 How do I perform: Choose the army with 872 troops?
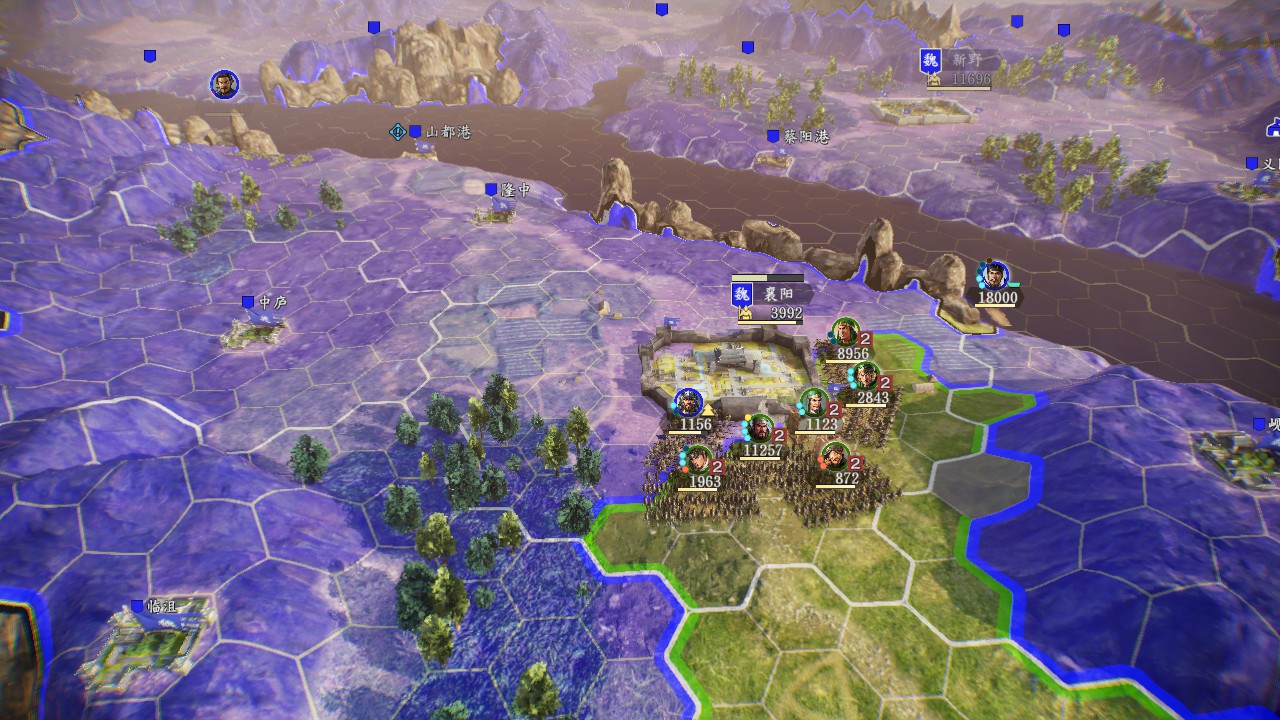point(835,457)
